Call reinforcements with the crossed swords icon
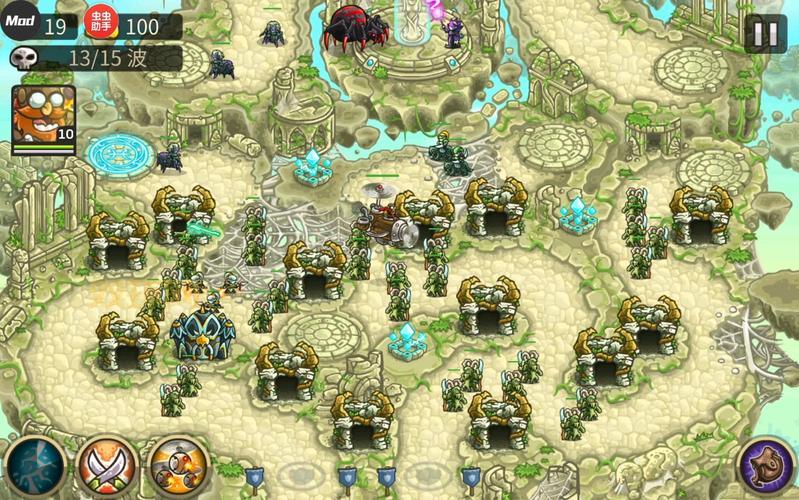Screen dimensions: 799x500 click(106, 466)
